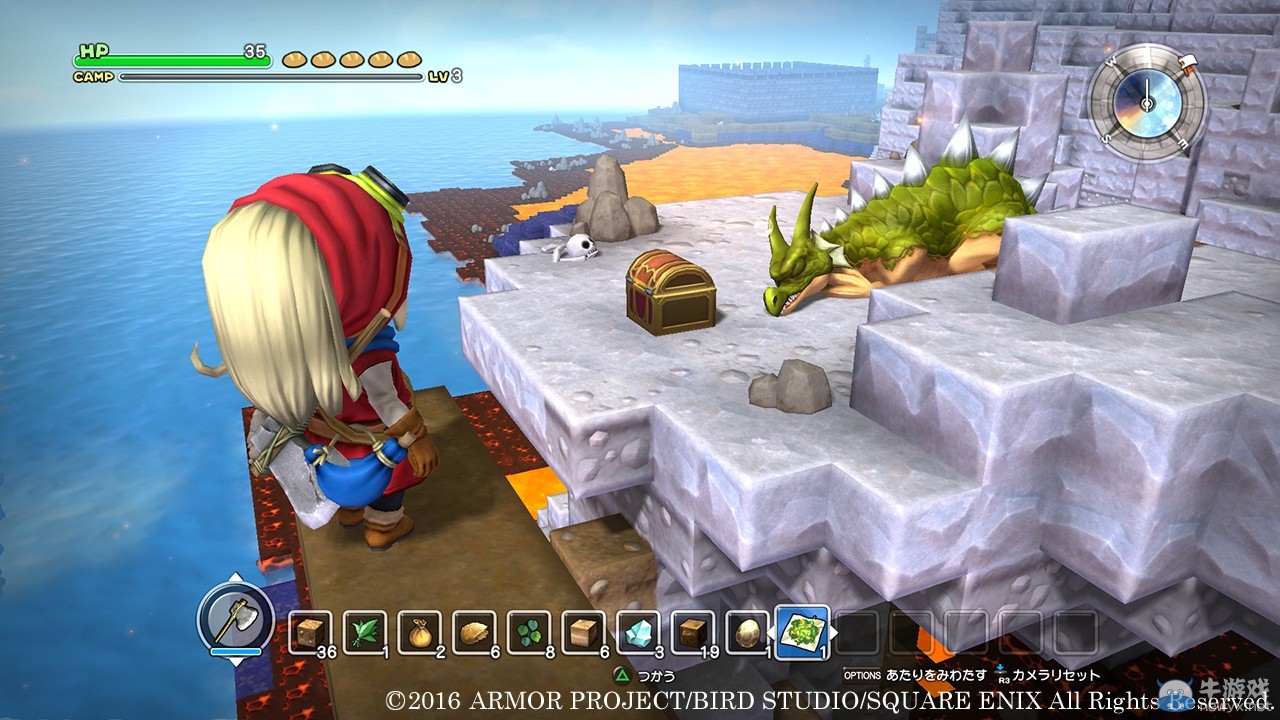This screenshot has width=1280, height=720.
Task: Choose the three-leaf clover slot
Action: click(529, 632)
